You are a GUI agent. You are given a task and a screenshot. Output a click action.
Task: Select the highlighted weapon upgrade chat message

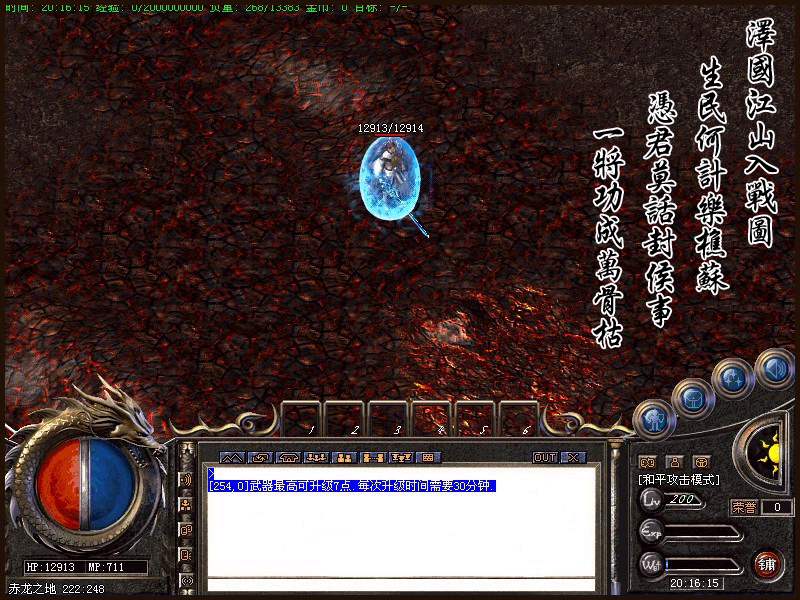(x=352, y=486)
